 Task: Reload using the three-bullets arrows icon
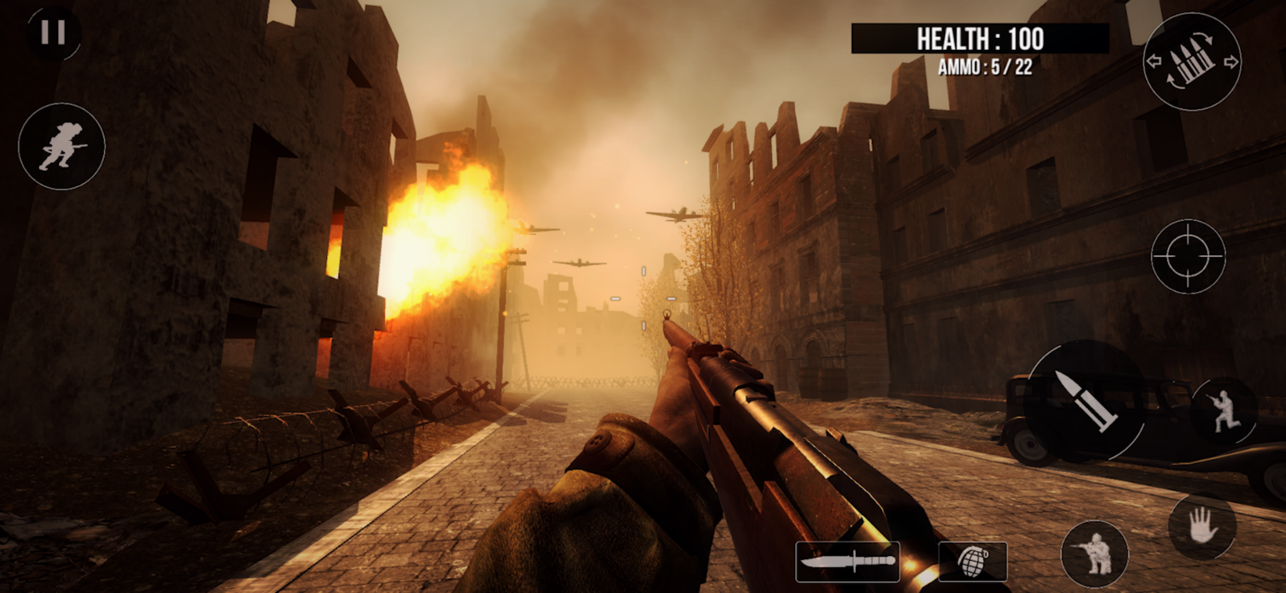click(1192, 61)
